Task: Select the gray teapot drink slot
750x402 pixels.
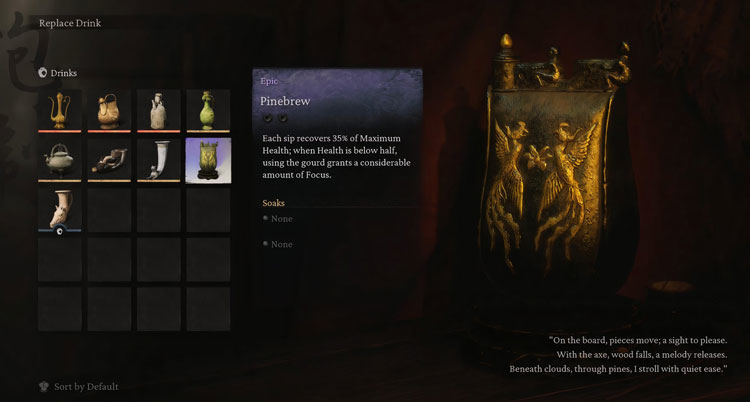Action: pos(59,160)
